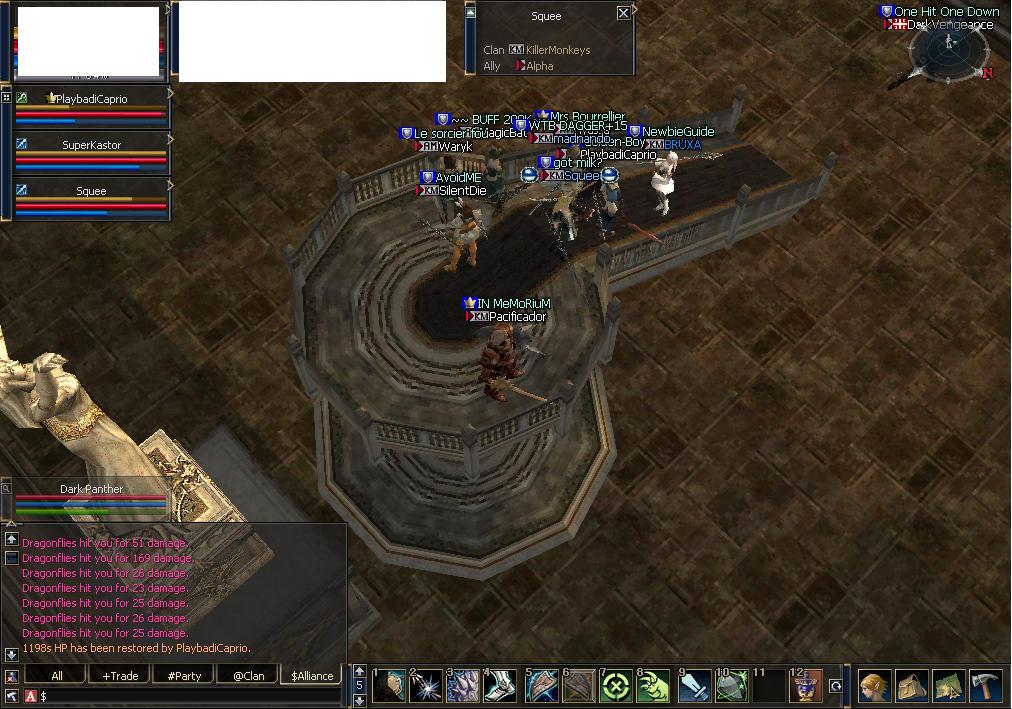The image size is (1012, 709).
Task: Show the #Party chat tab
Action: click(184, 676)
